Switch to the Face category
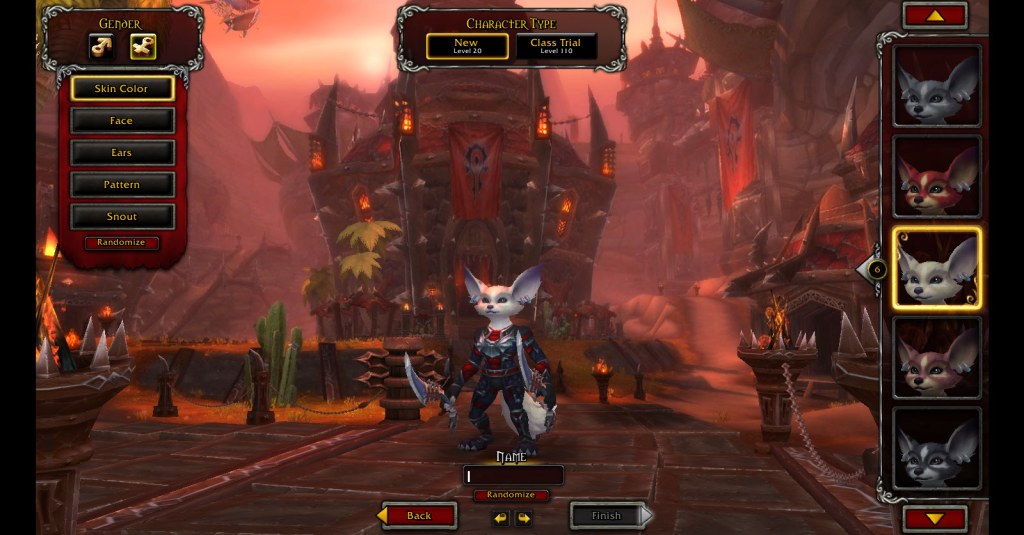 pos(122,121)
